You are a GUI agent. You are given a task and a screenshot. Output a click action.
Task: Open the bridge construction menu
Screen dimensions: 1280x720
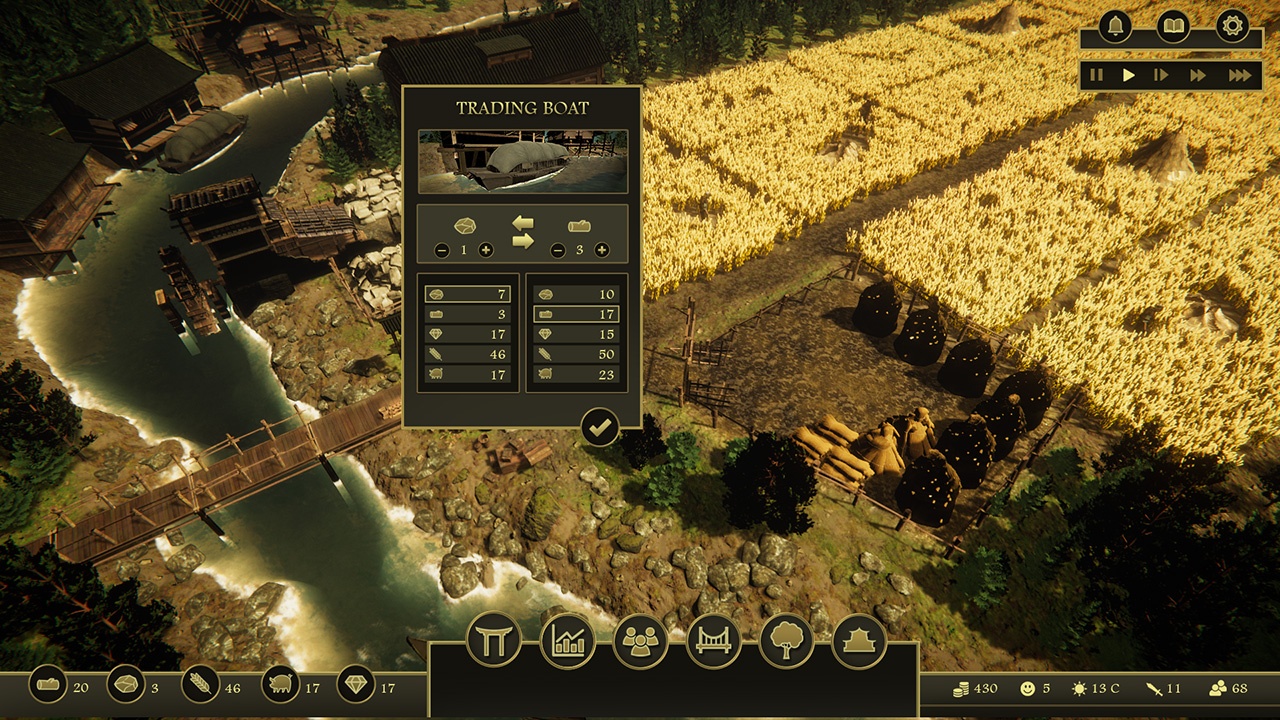[x=713, y=640]
